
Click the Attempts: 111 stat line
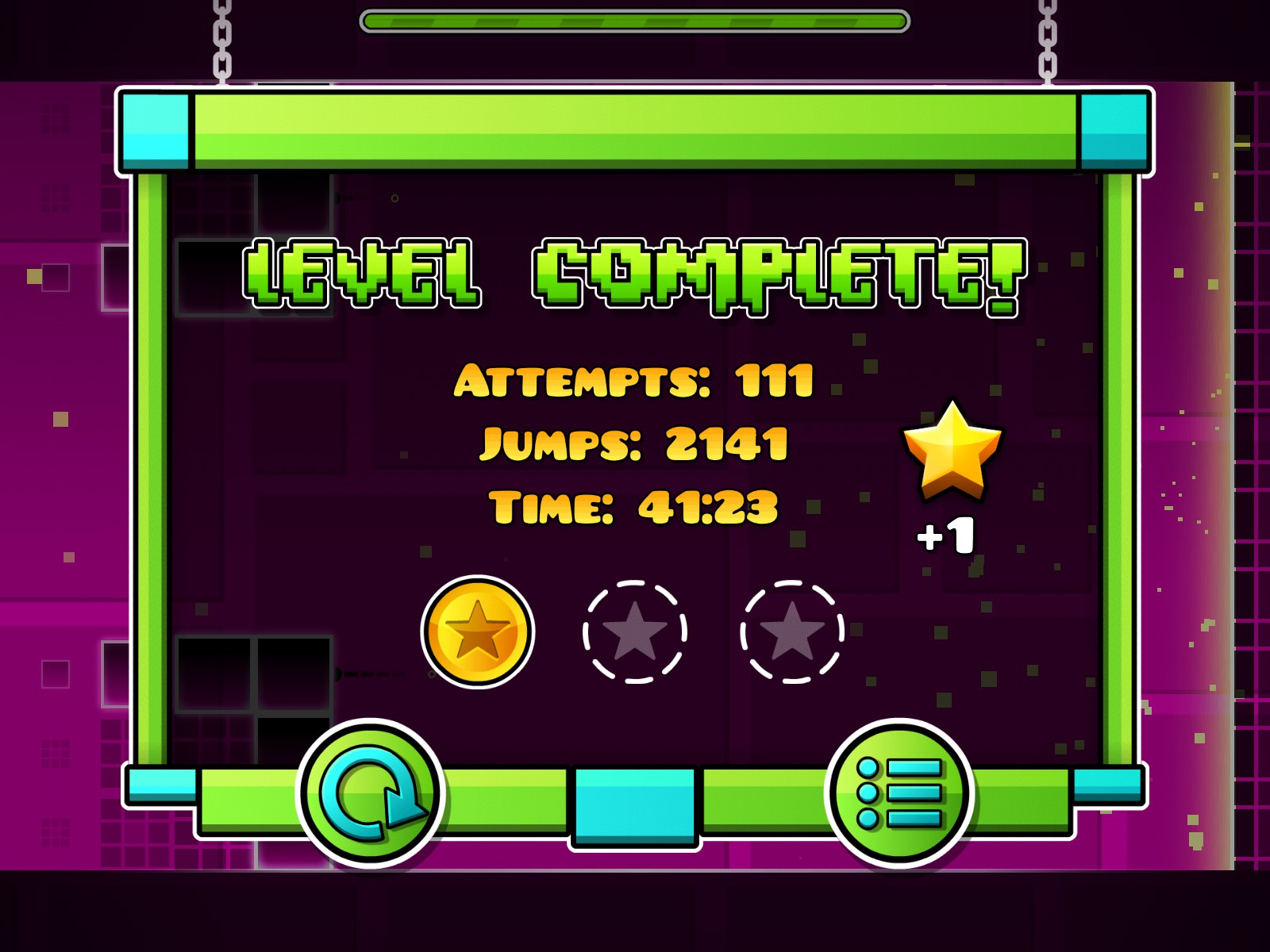coord(635,381)
